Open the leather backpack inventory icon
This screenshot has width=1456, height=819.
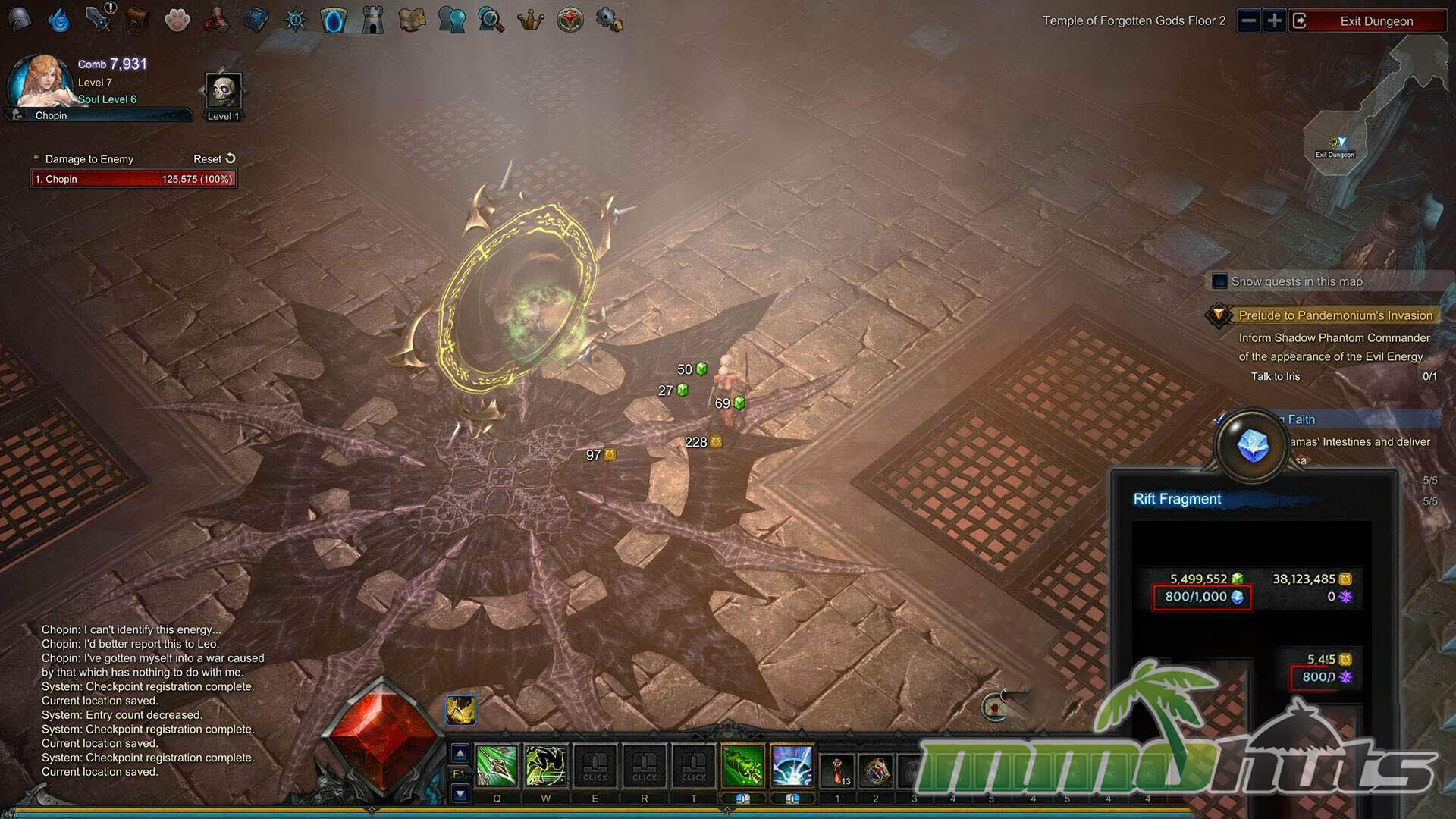click(137, 20)
